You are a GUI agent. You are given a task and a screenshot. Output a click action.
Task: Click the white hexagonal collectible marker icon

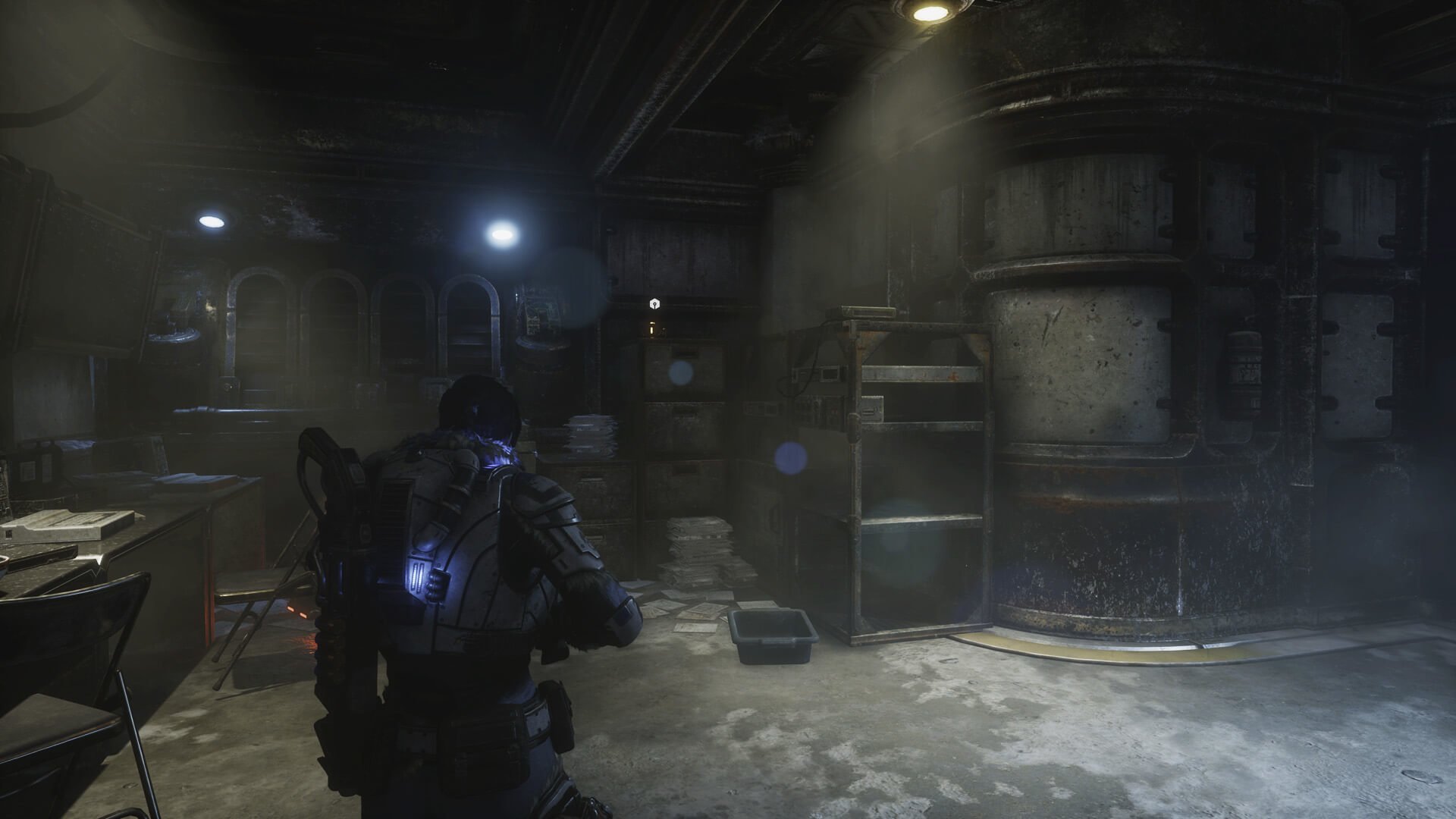(654, 304)
